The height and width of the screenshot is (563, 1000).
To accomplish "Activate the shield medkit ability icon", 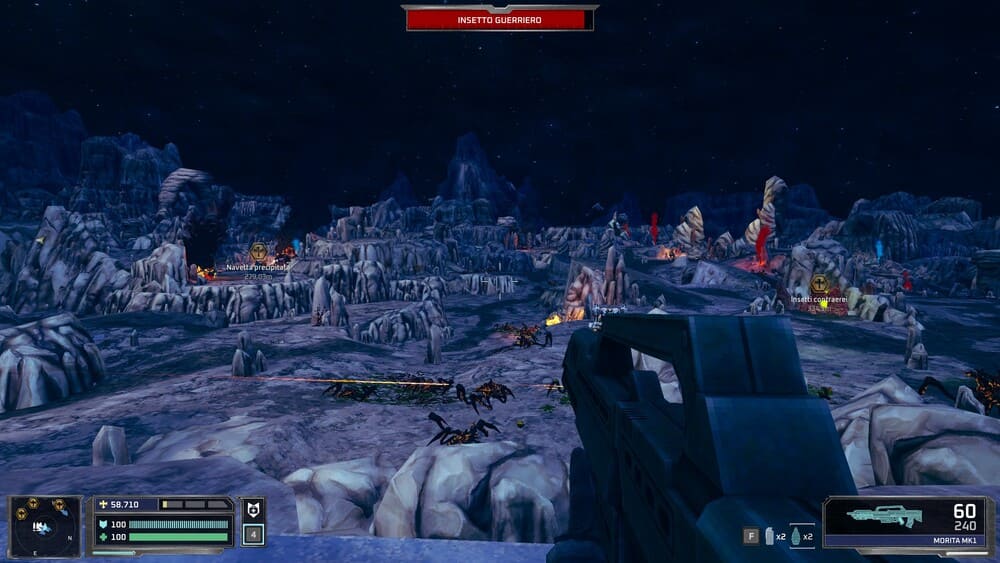I will [253, 510].
